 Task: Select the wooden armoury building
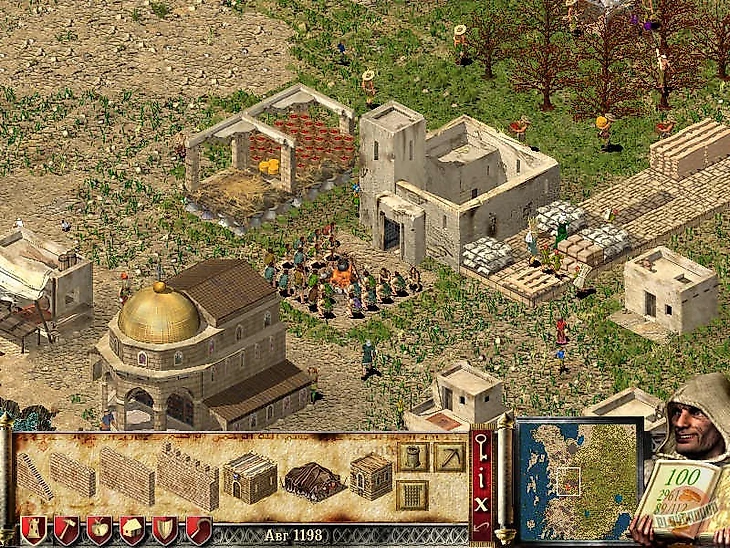[371, 476]
